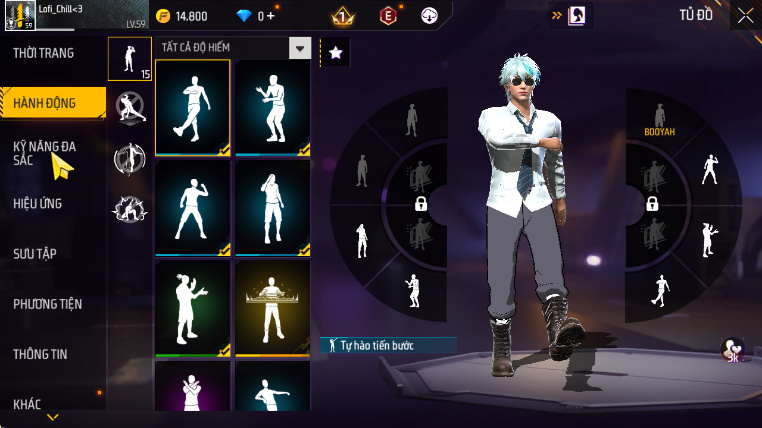Open the Hiệu Ứng section

click(x=38, y=204)
